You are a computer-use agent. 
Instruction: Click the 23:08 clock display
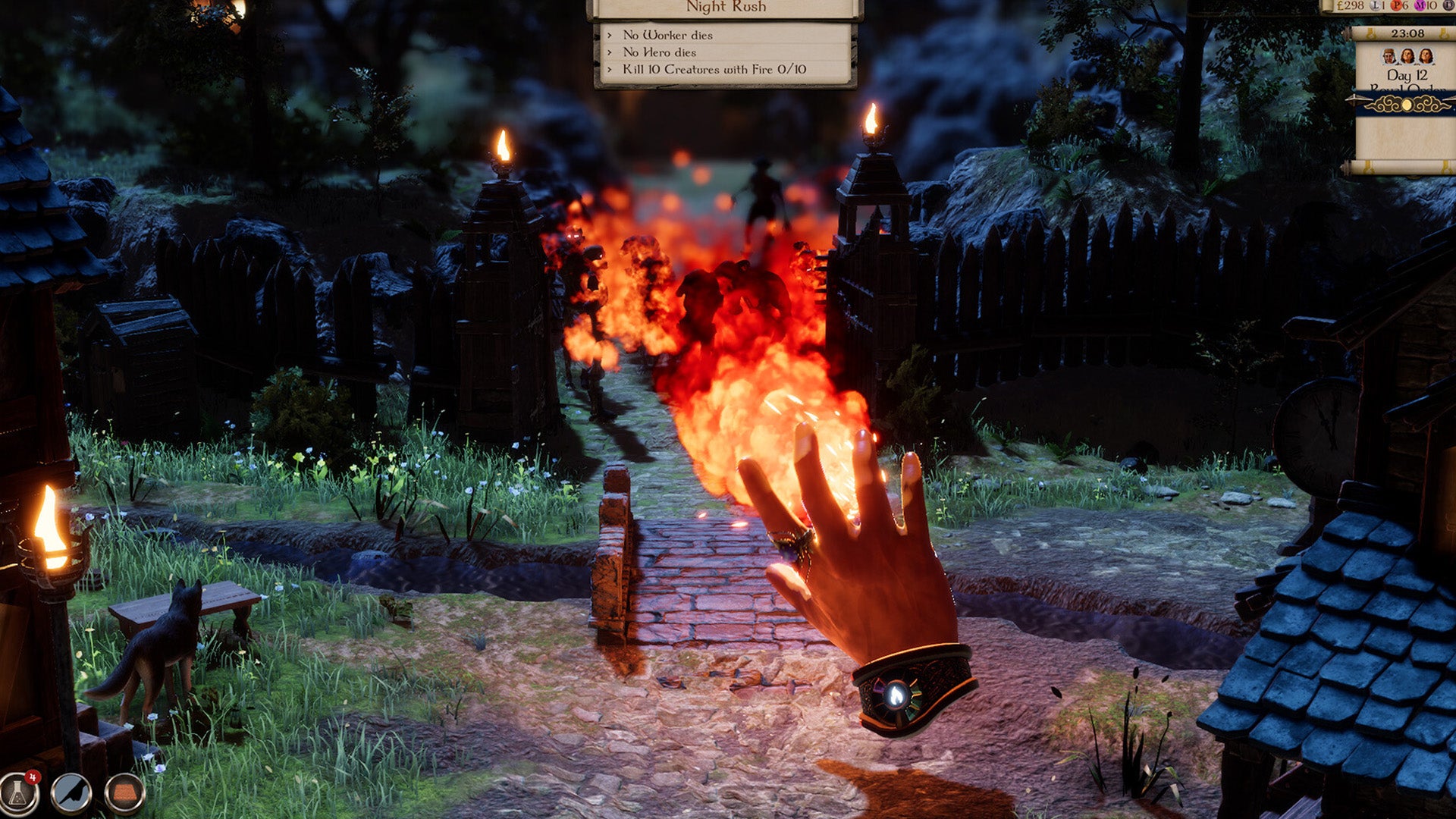[1408, 33]
